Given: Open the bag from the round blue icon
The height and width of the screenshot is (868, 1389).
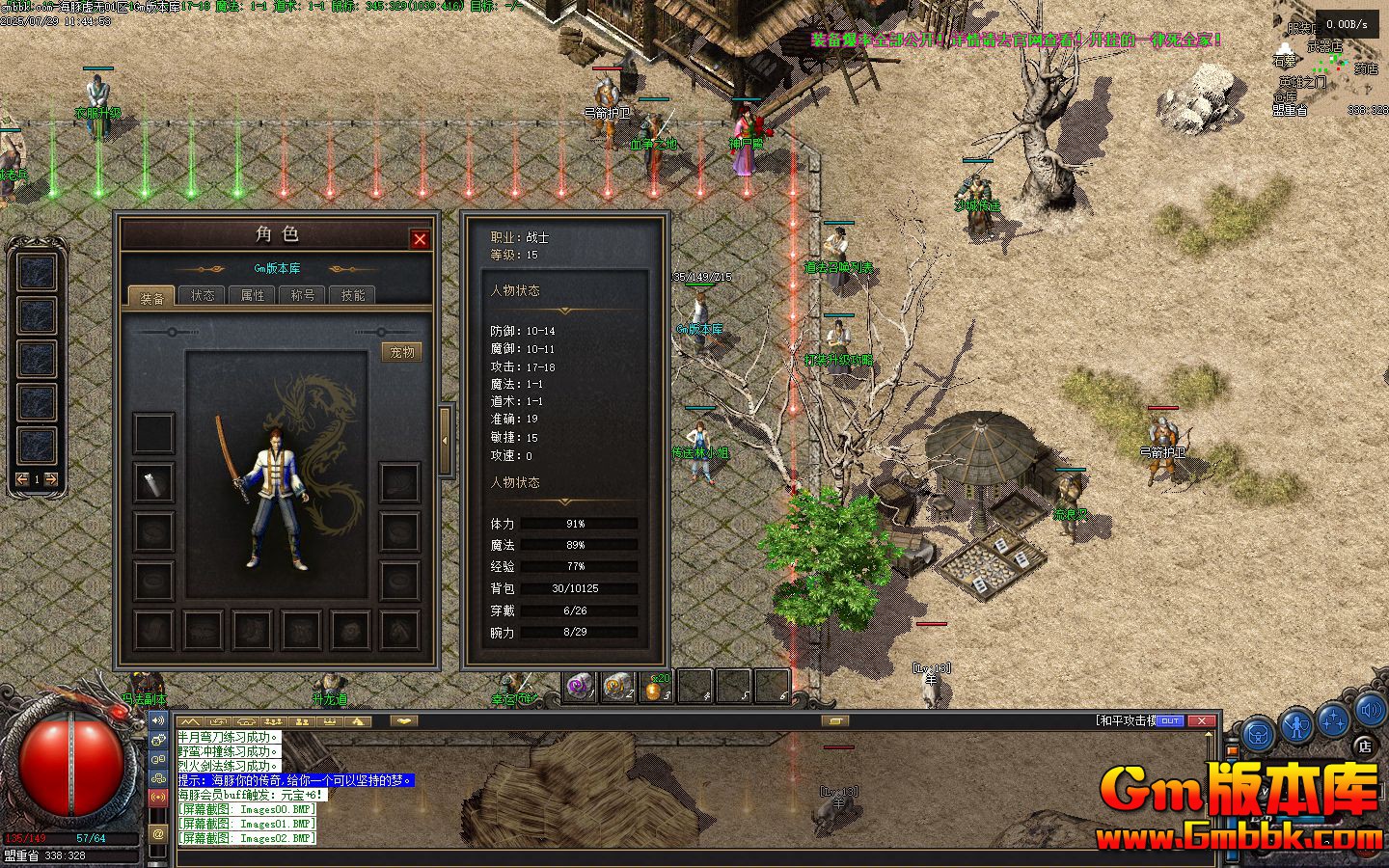Looking at the screenshot, I should pyautogui.click(x=1258, y=735).
